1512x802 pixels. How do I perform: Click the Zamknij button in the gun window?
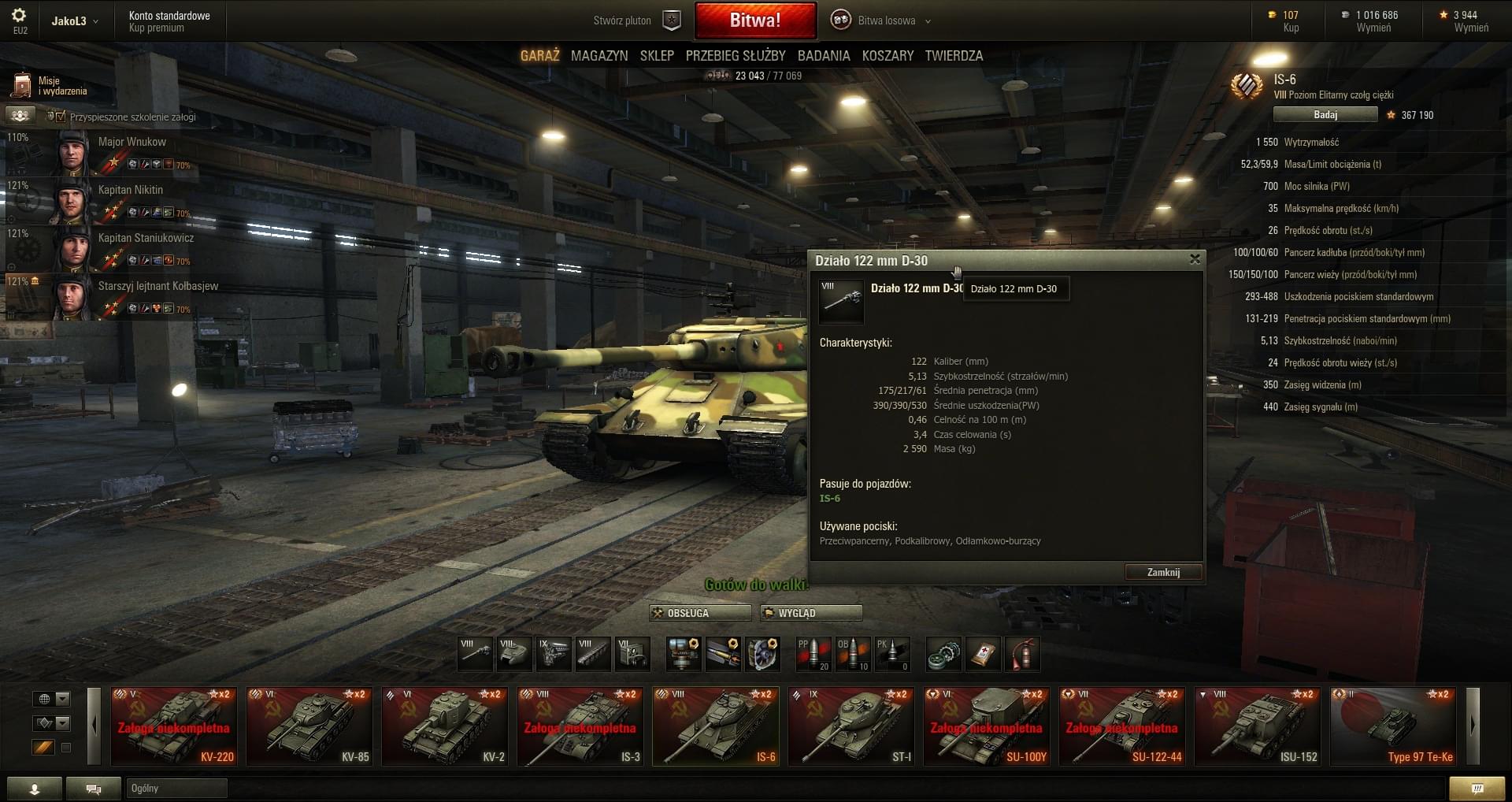(x=1163, y=573)
